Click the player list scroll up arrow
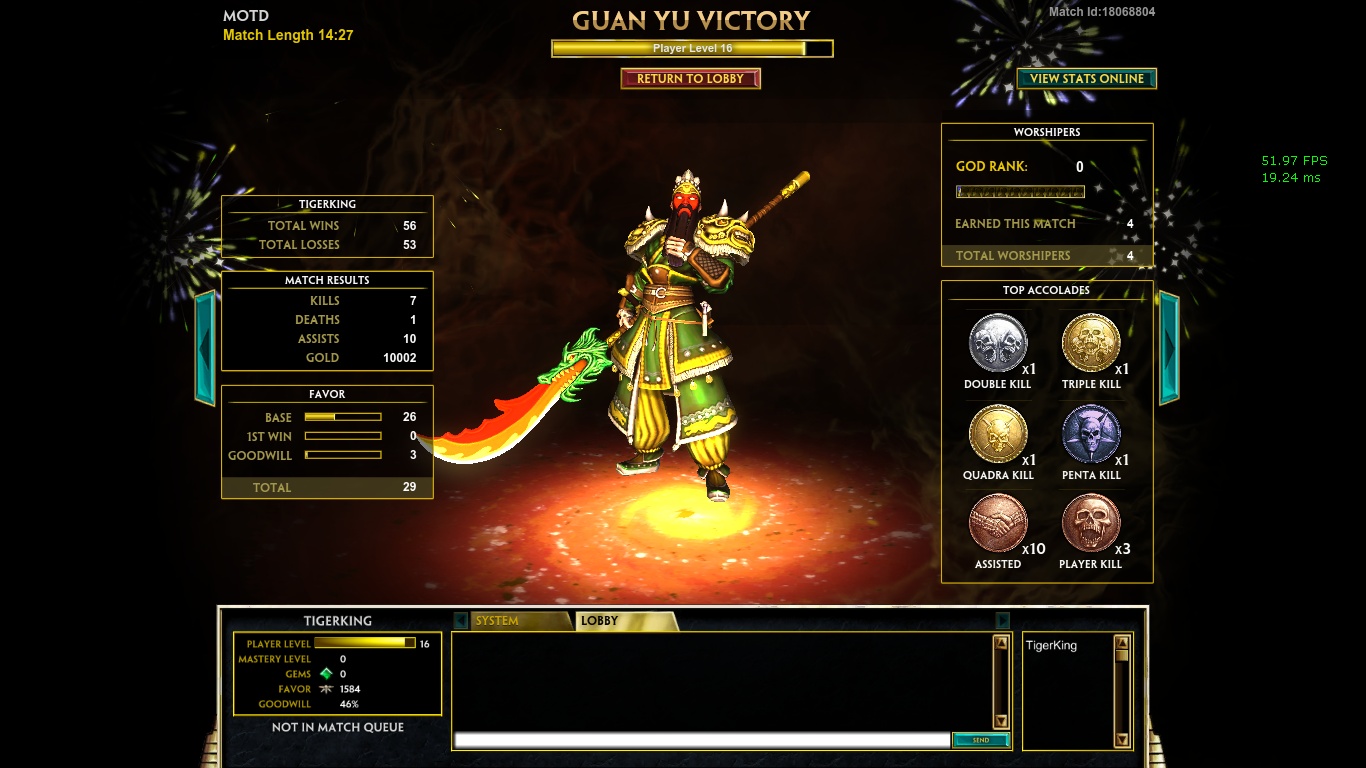 tap(1122, 644)
